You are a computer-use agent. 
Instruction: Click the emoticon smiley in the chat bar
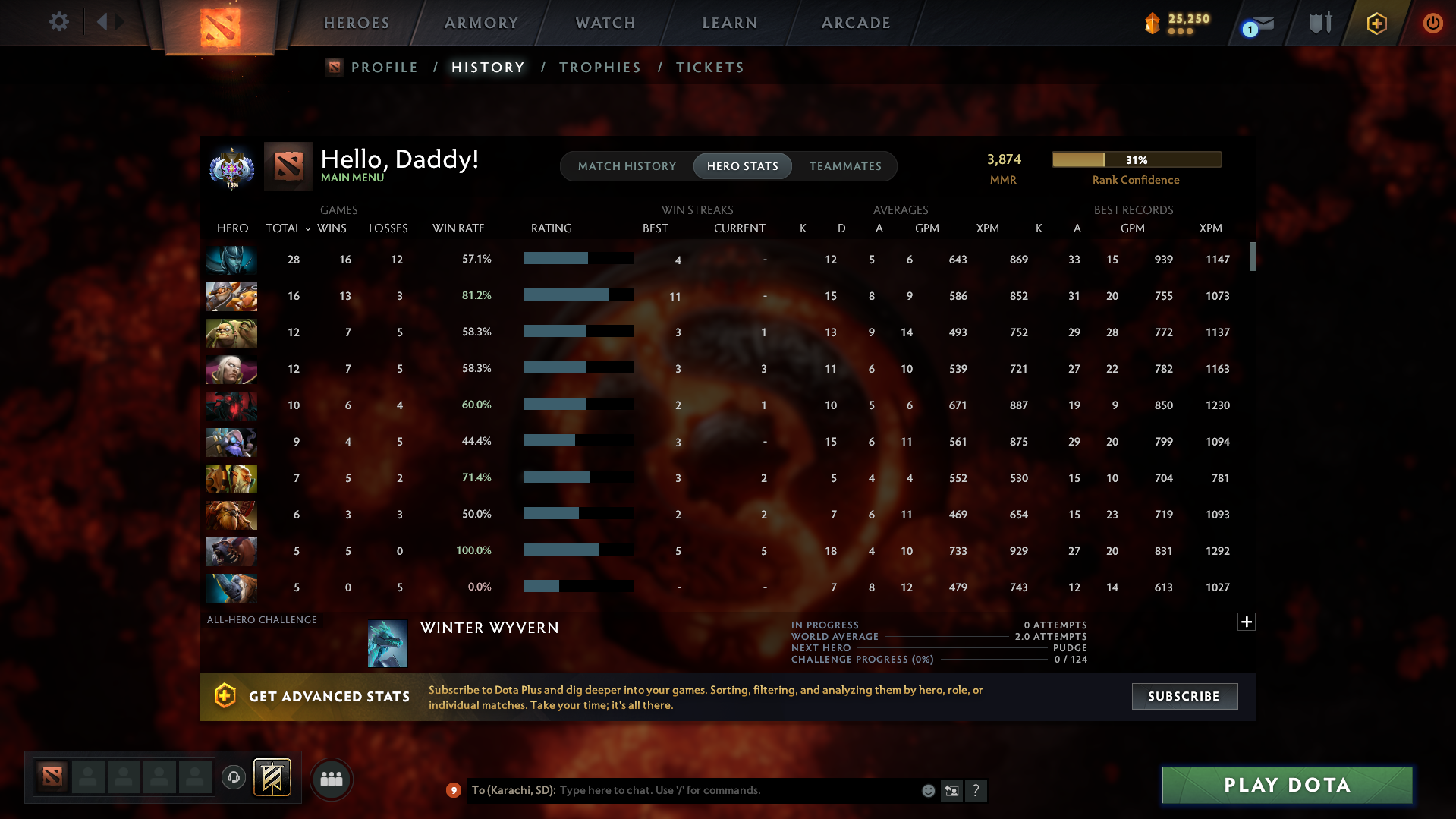click(927, 790)
